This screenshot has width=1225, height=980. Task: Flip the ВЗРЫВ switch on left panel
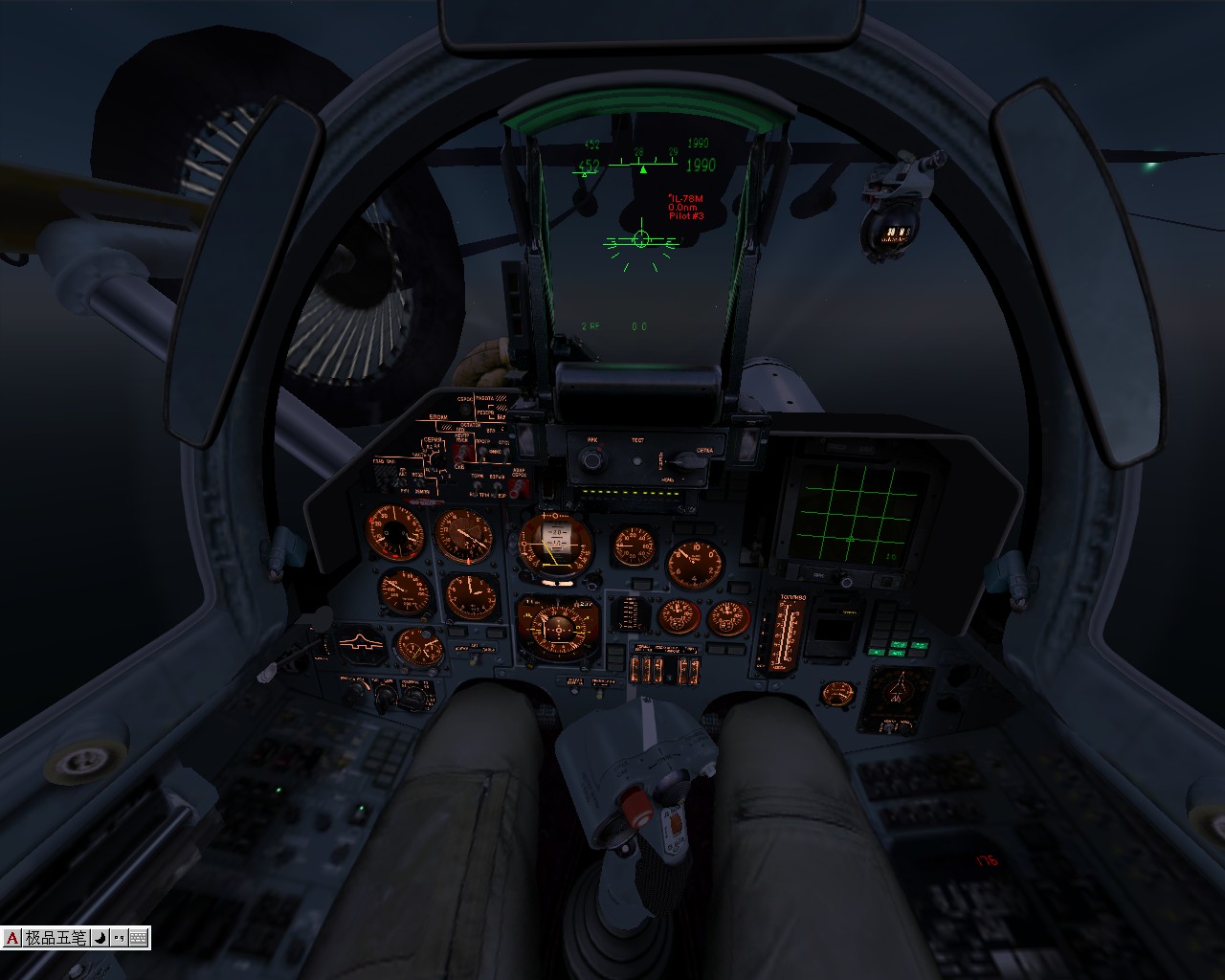[496, 486]
